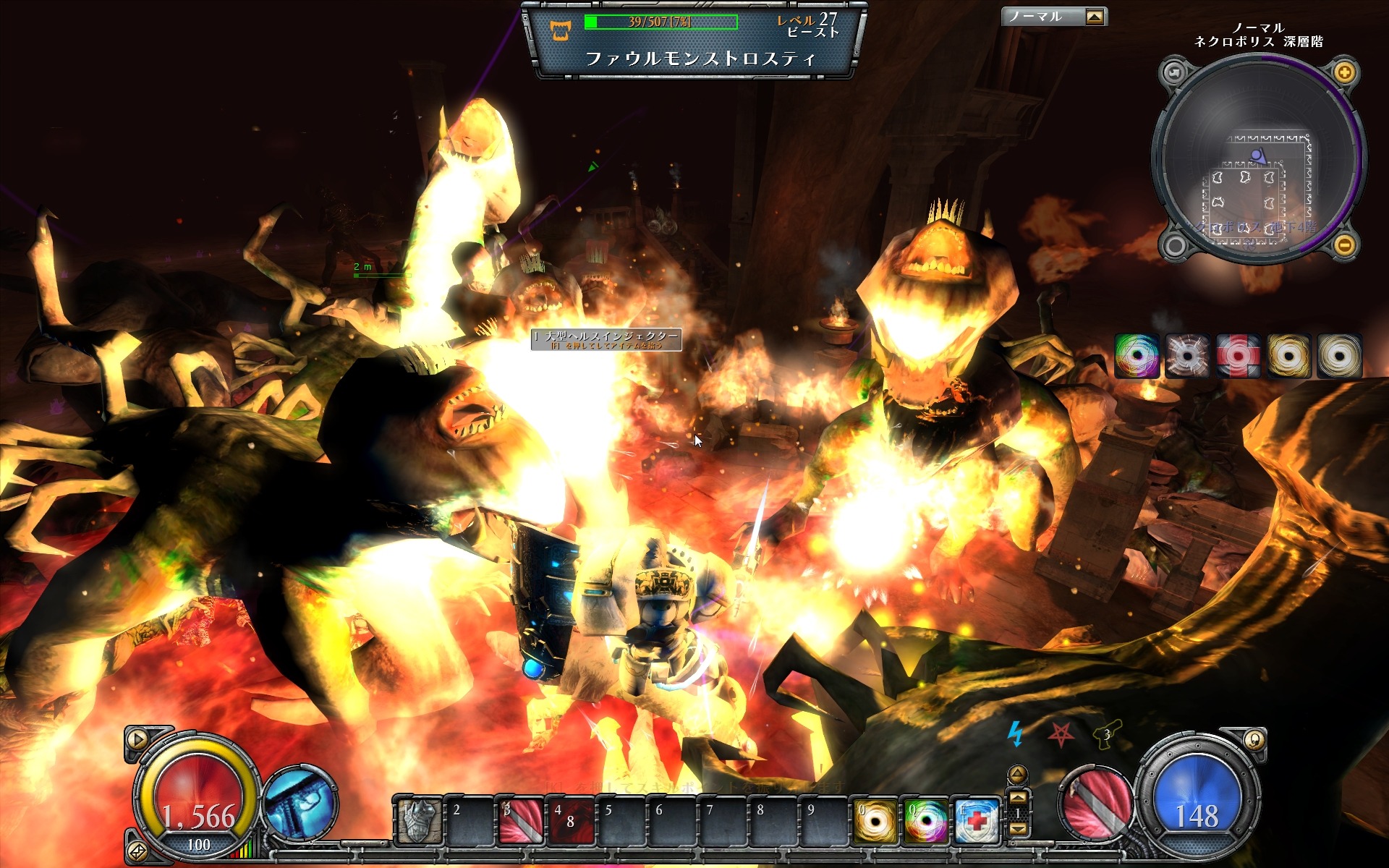Activate the rainbow eye skill in slot Q
Screen dimensions: 1389x868
pos(925,821)
